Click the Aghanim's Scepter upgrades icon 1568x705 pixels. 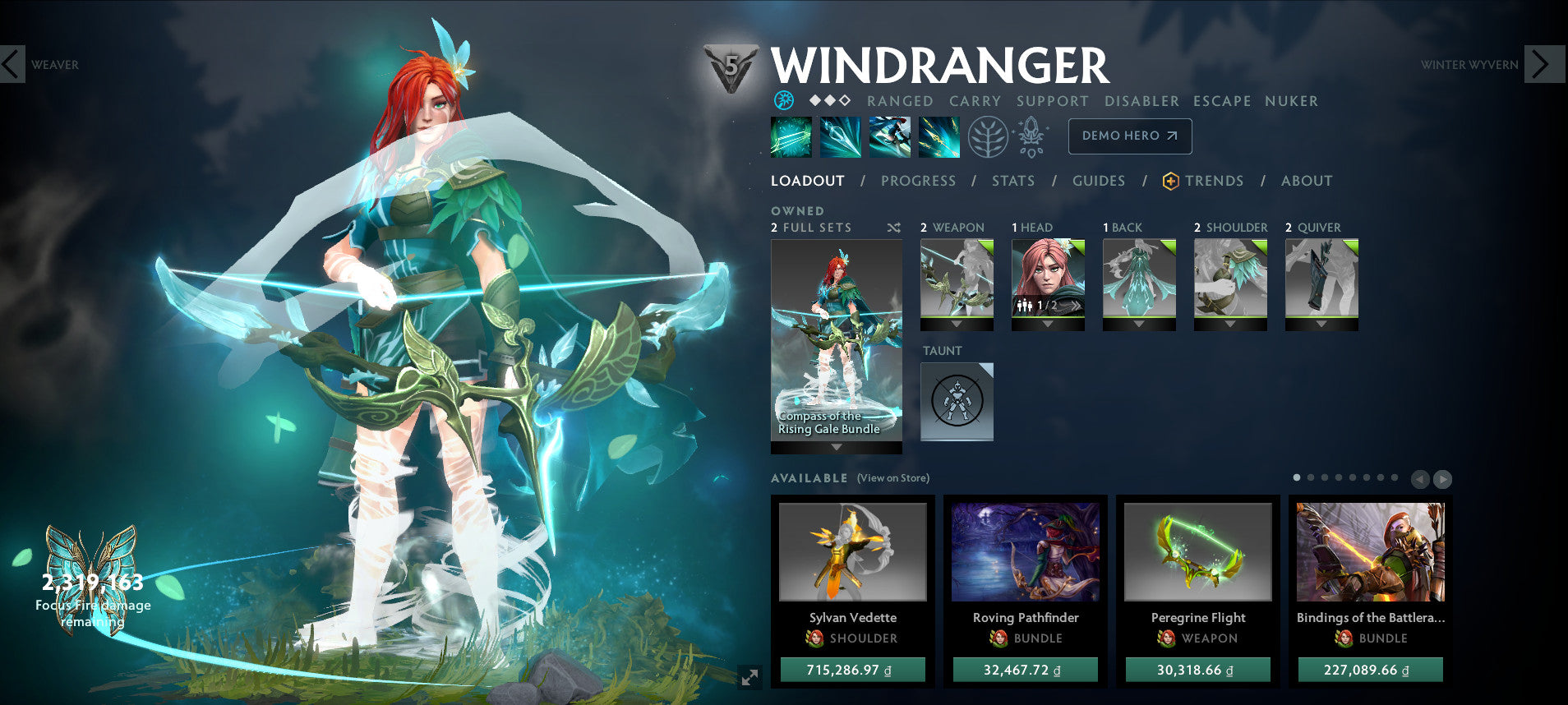coord(1032,136)
